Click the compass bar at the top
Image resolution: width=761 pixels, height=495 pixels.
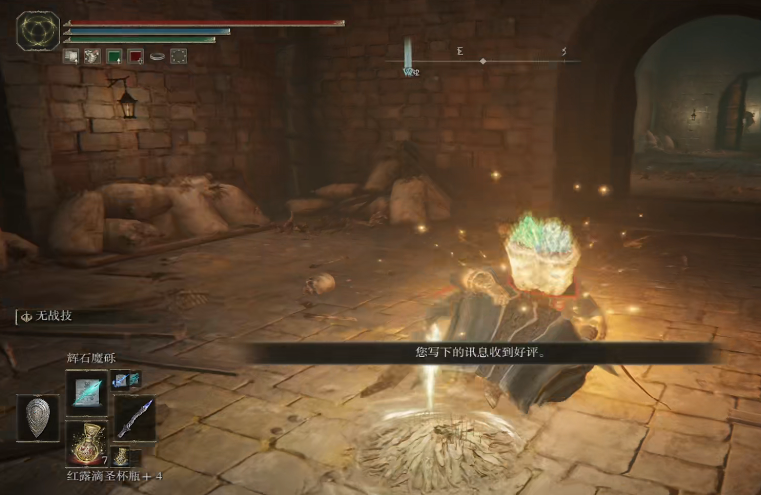(x=484, y=61)
